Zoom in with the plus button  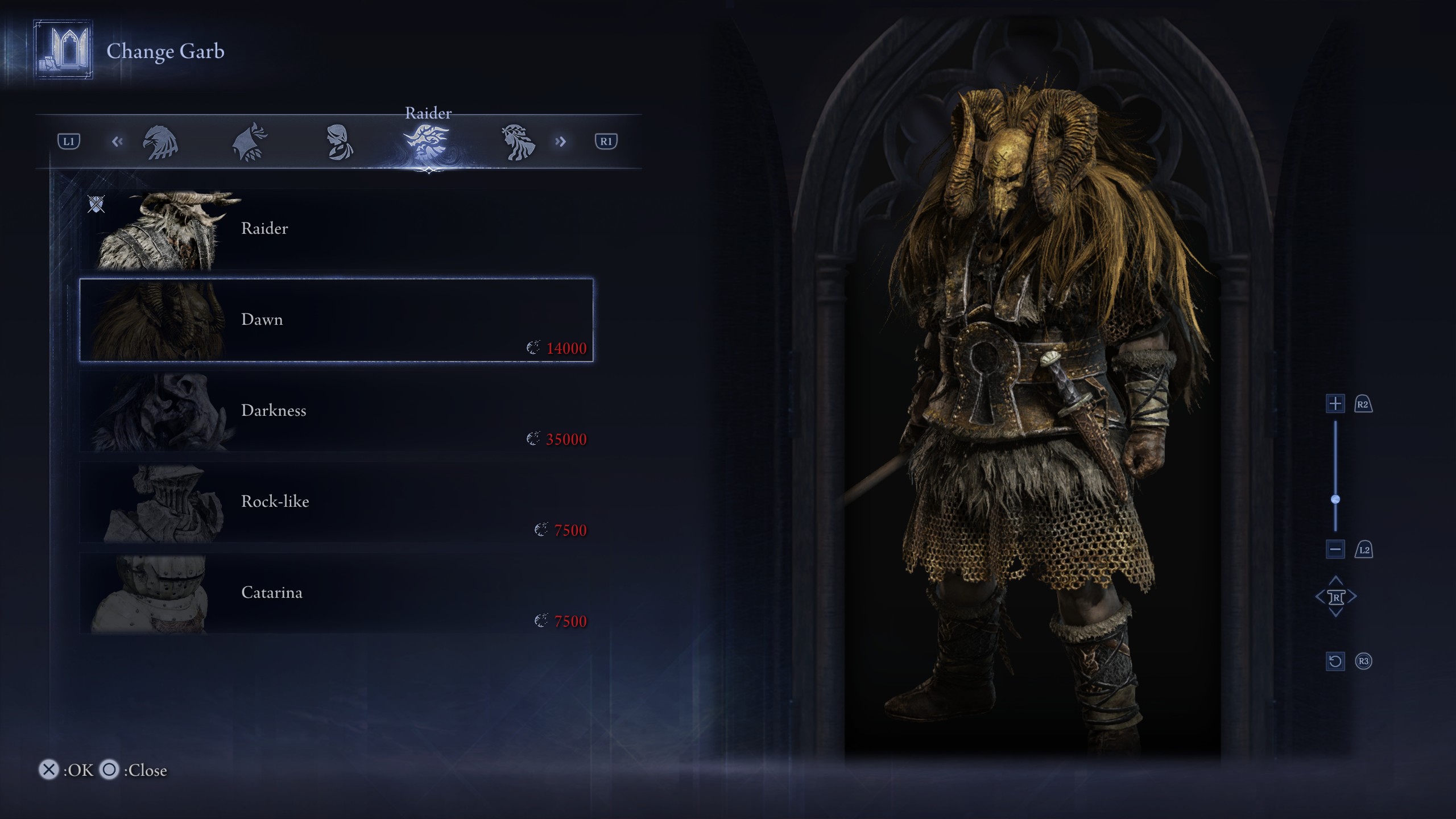point(1335,404)
